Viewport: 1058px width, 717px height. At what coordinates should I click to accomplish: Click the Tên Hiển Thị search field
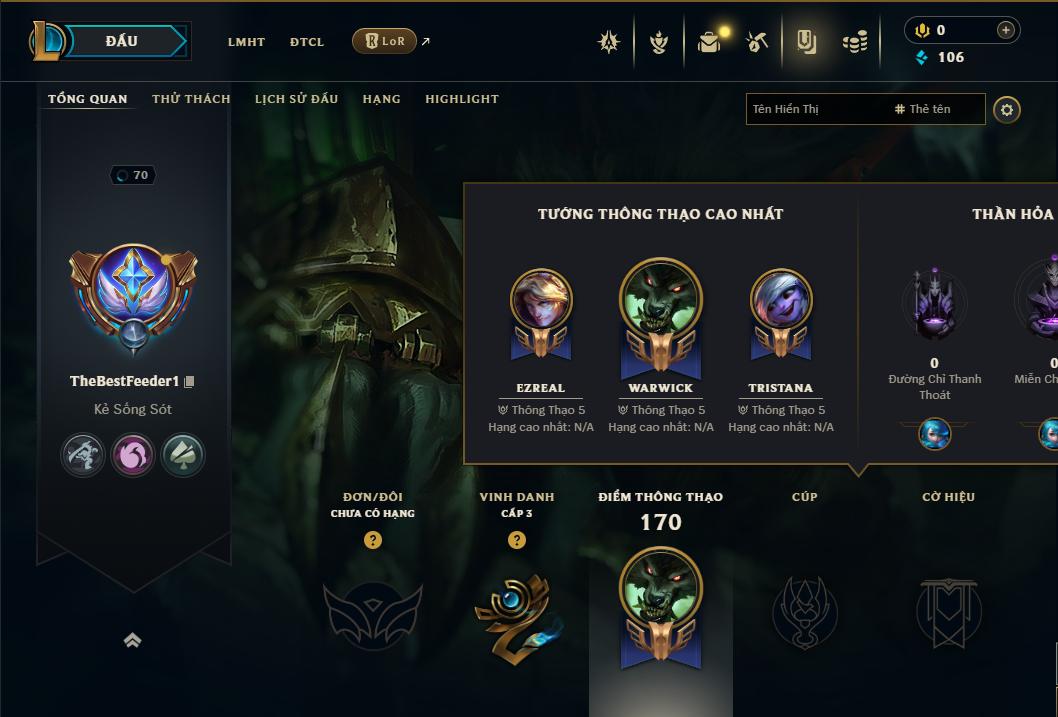coord(815,109)
